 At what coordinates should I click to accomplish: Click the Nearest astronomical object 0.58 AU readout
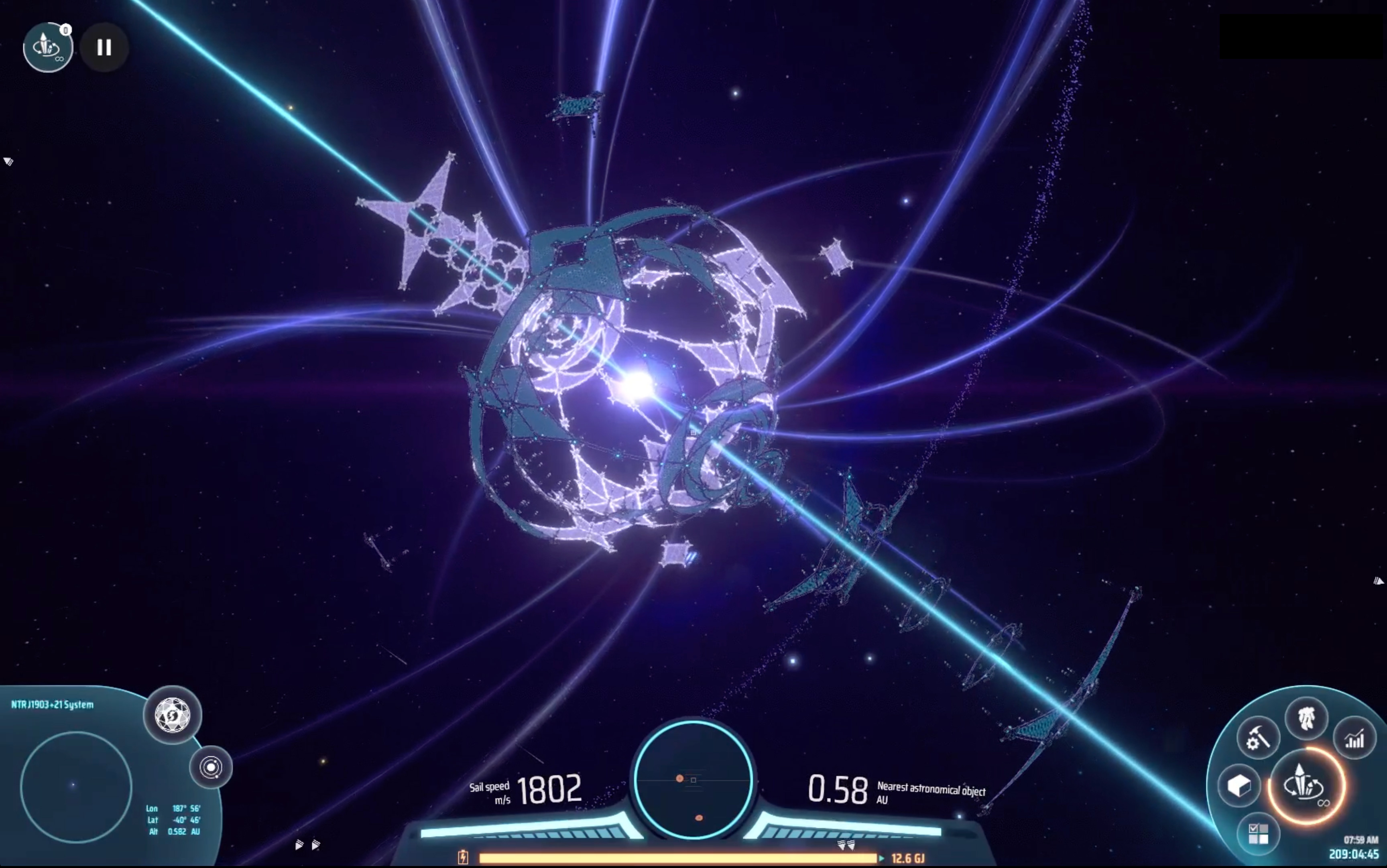click(x=838, y=789)
